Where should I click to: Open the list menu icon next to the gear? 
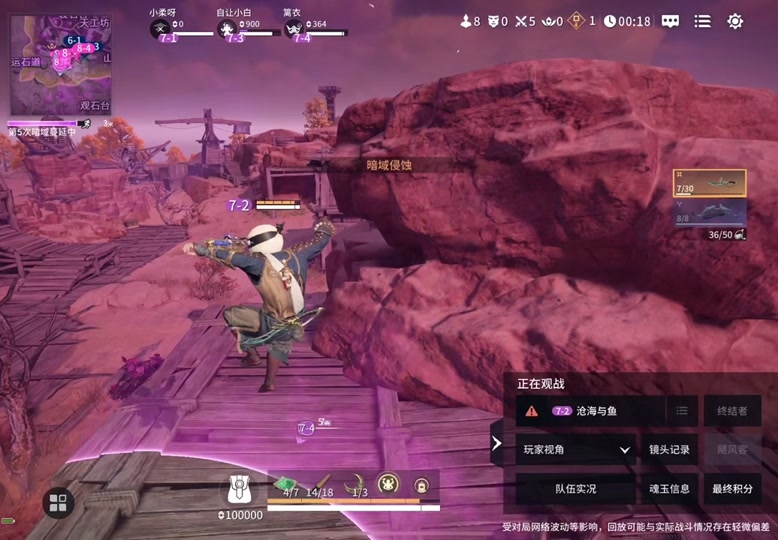[x=703, y=21]
